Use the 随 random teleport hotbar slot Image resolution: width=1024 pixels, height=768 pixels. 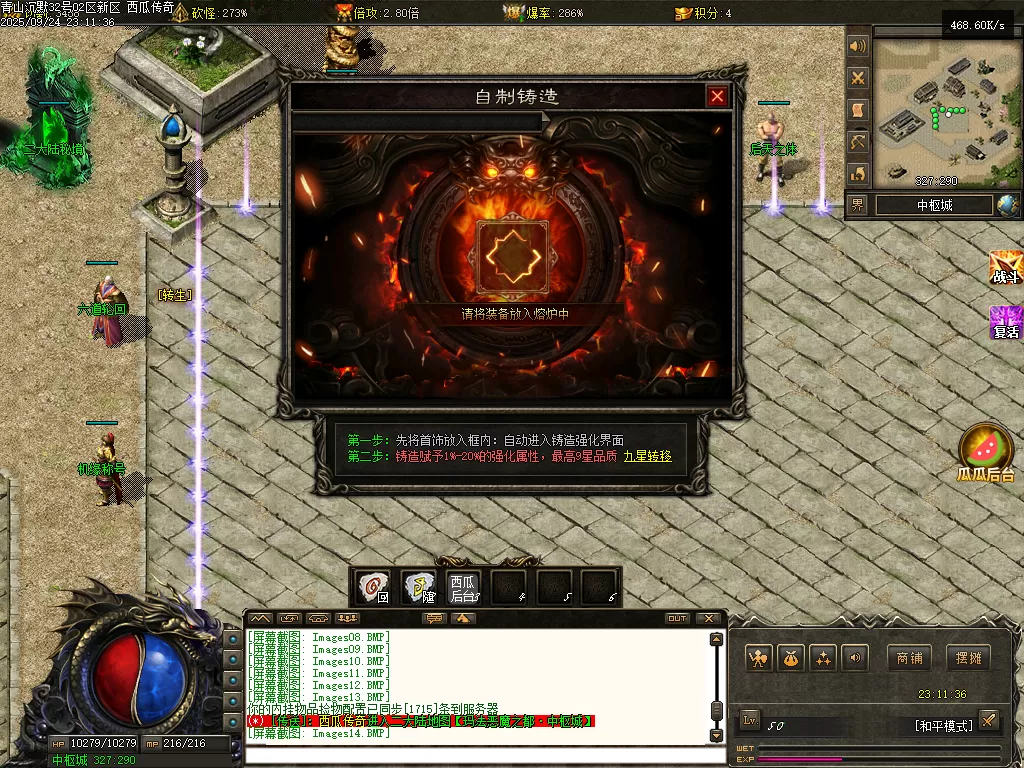click(x=419, y=587)
